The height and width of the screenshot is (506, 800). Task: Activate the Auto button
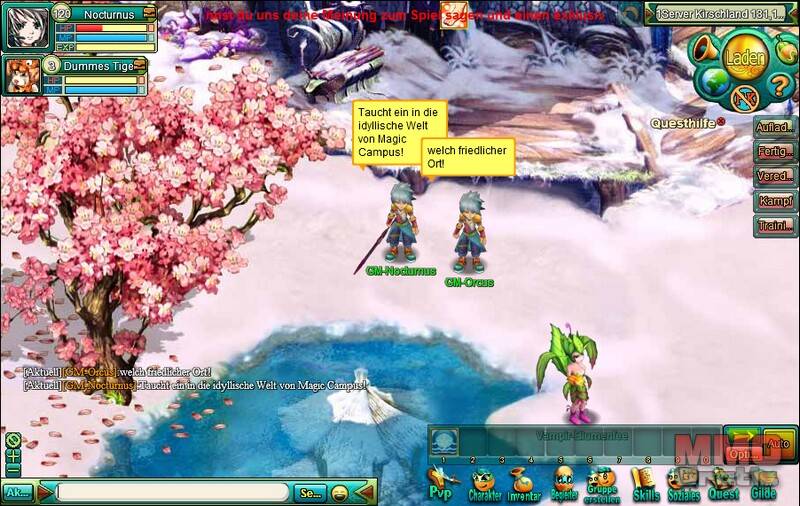point(778,441)
